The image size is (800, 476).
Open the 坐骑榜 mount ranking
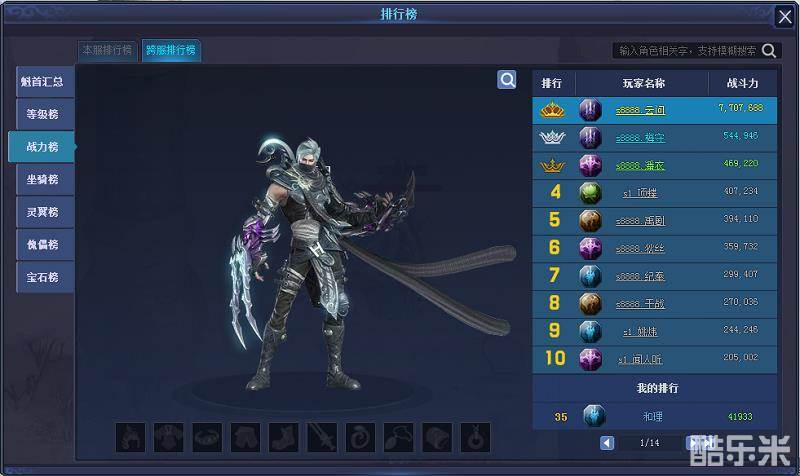coord(44,179)
